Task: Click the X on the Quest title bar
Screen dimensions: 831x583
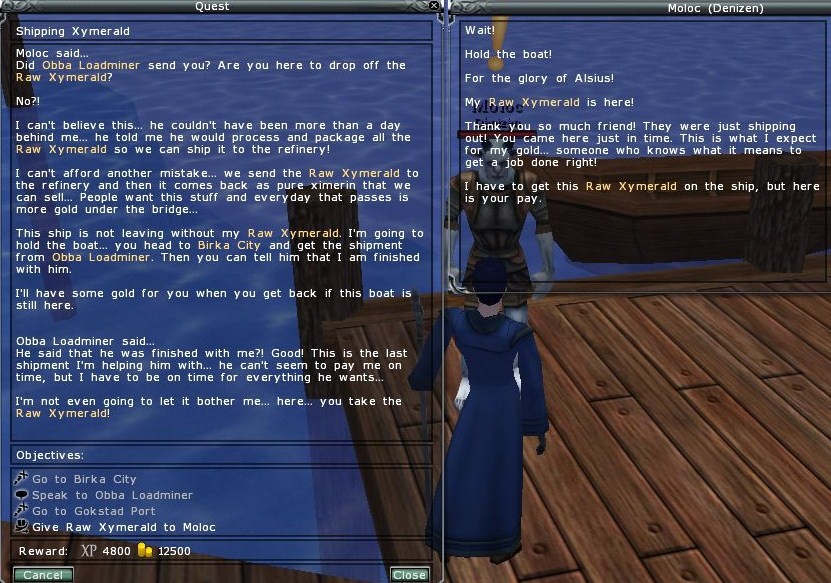Action: tap(434, 6)
